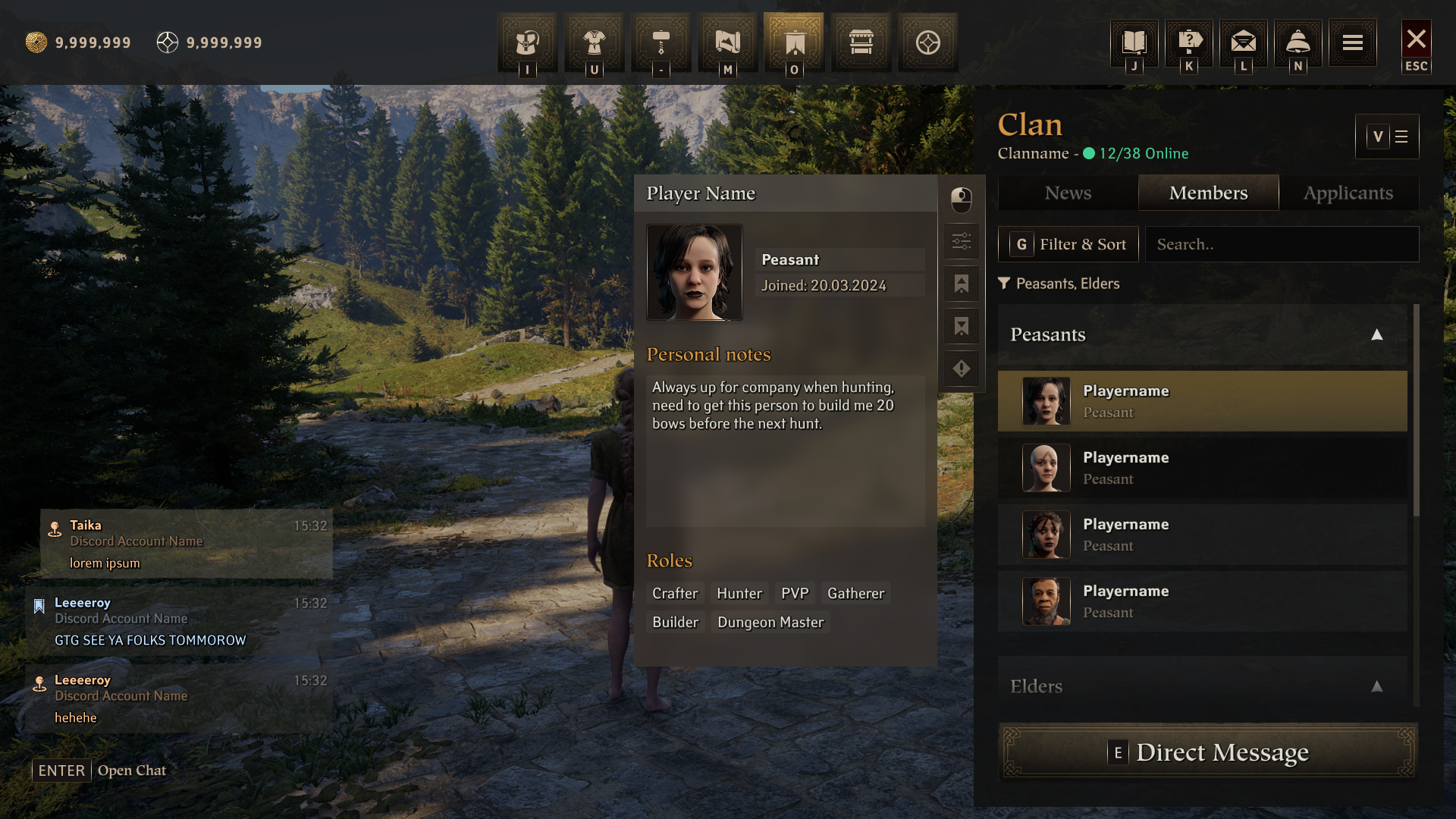Viewport: 1456px width, 819px height.
Task: Select the Members tab
Action: (x=1208, y=193)
